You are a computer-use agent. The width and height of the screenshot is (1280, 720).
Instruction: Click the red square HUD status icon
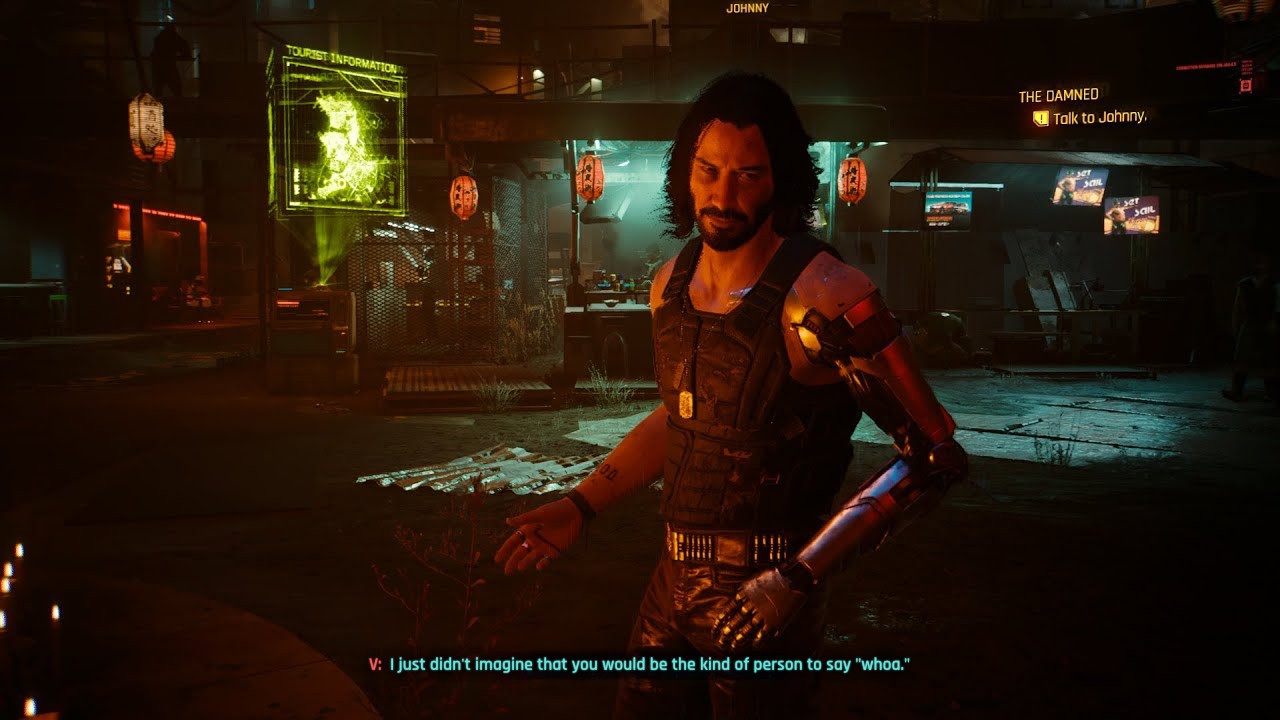click(1246, 86)
